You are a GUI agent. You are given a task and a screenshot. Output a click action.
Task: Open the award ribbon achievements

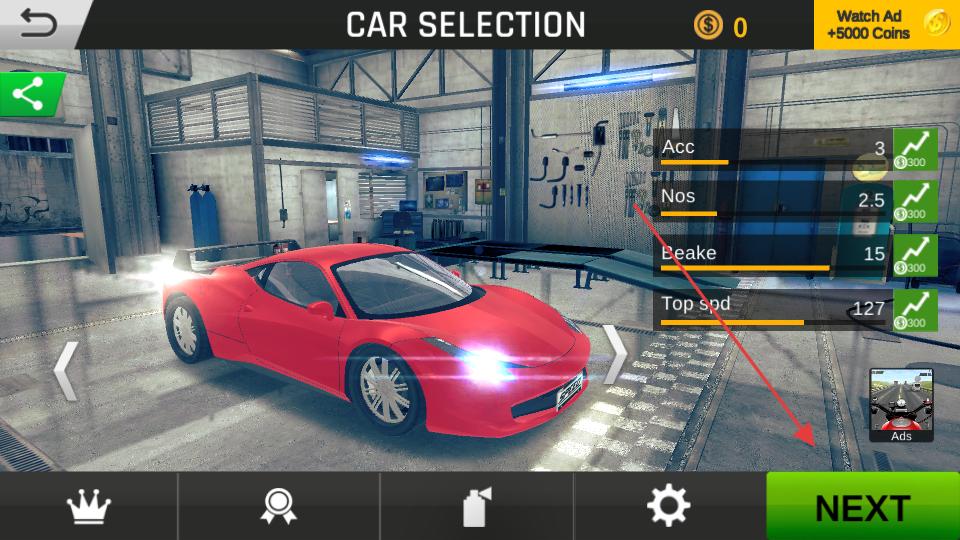pyautogui.click(x=278, y=507)
